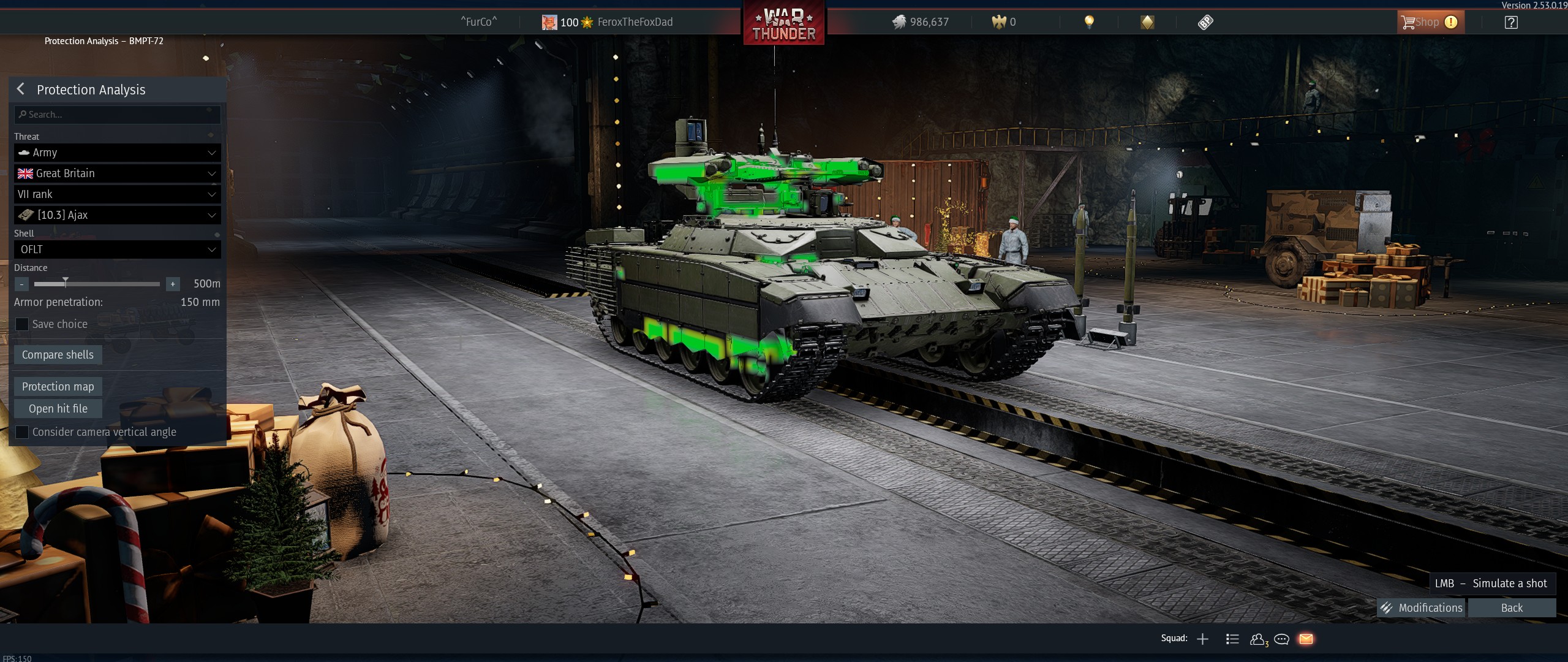Open the help question mark icon
The image size is (1568, 662).
point(1511,23)
